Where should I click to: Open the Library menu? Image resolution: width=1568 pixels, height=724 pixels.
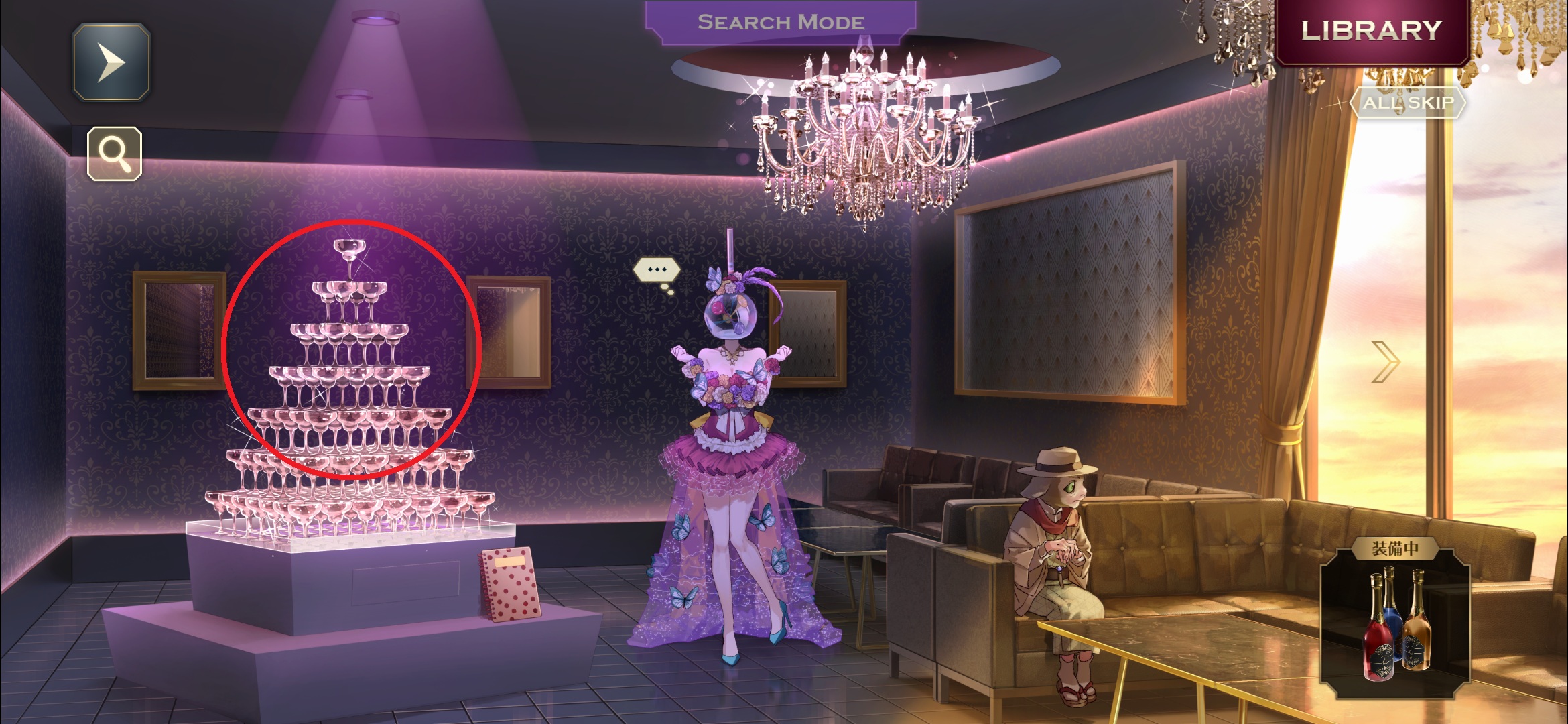click(1371, 31)
